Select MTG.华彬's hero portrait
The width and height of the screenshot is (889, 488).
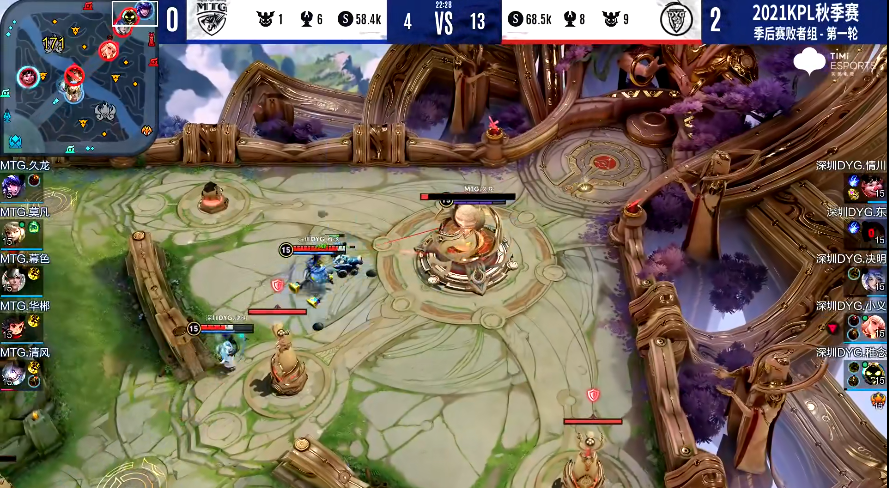click(12, 328)
